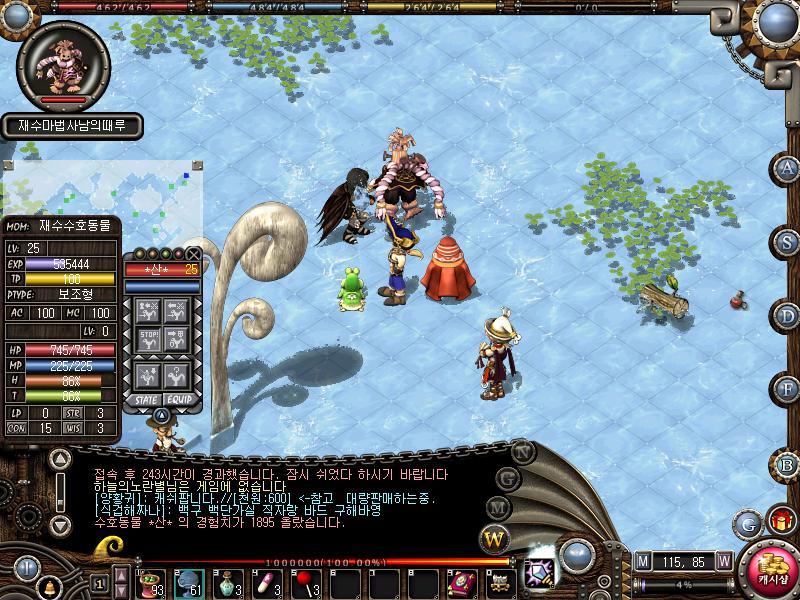Viewport: 800px width, 600px height.
Task: Open the cash shop (캐시샵) button
Action: 771,567
